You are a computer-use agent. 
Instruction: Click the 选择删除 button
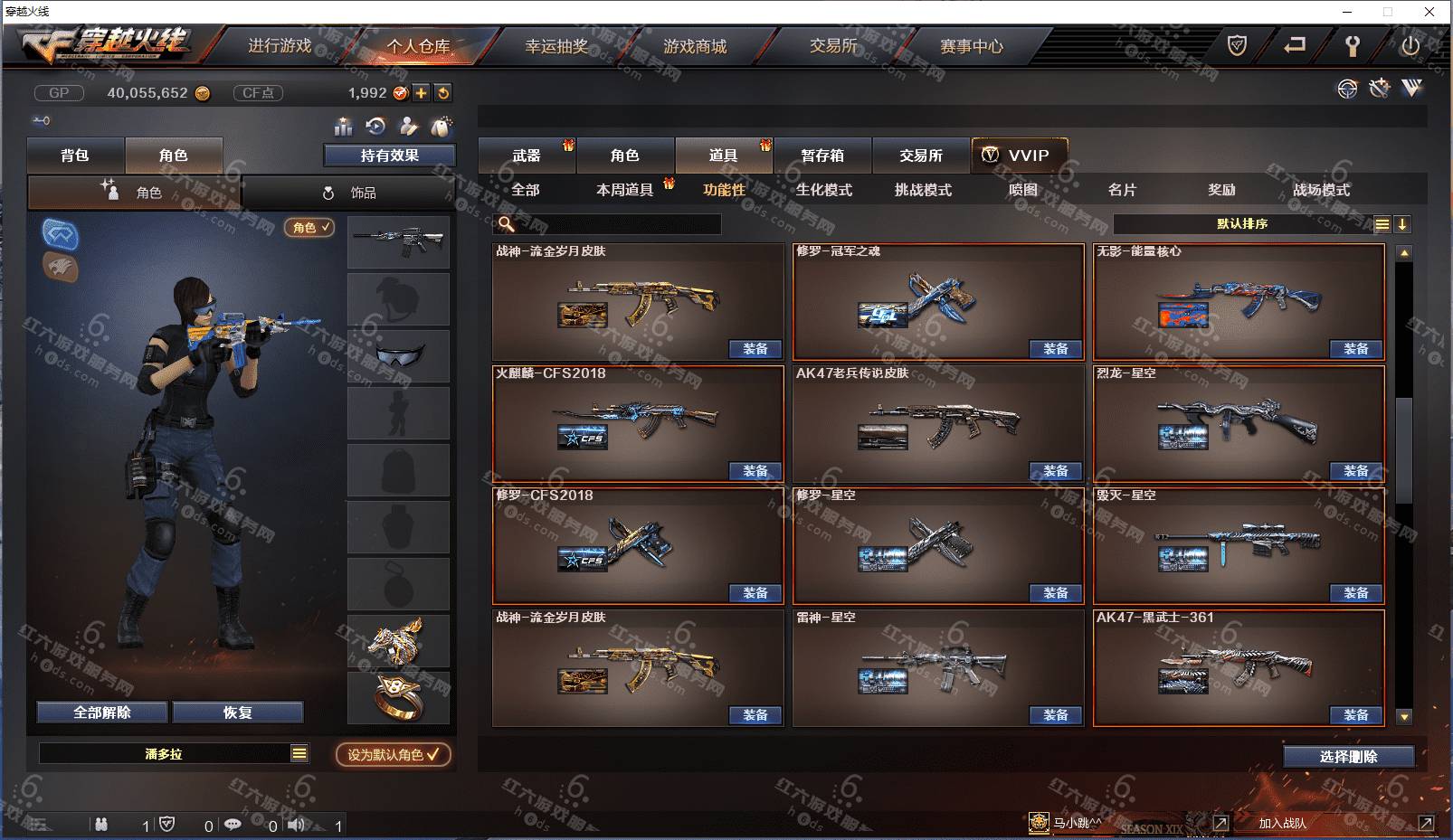click(1348, 757)
